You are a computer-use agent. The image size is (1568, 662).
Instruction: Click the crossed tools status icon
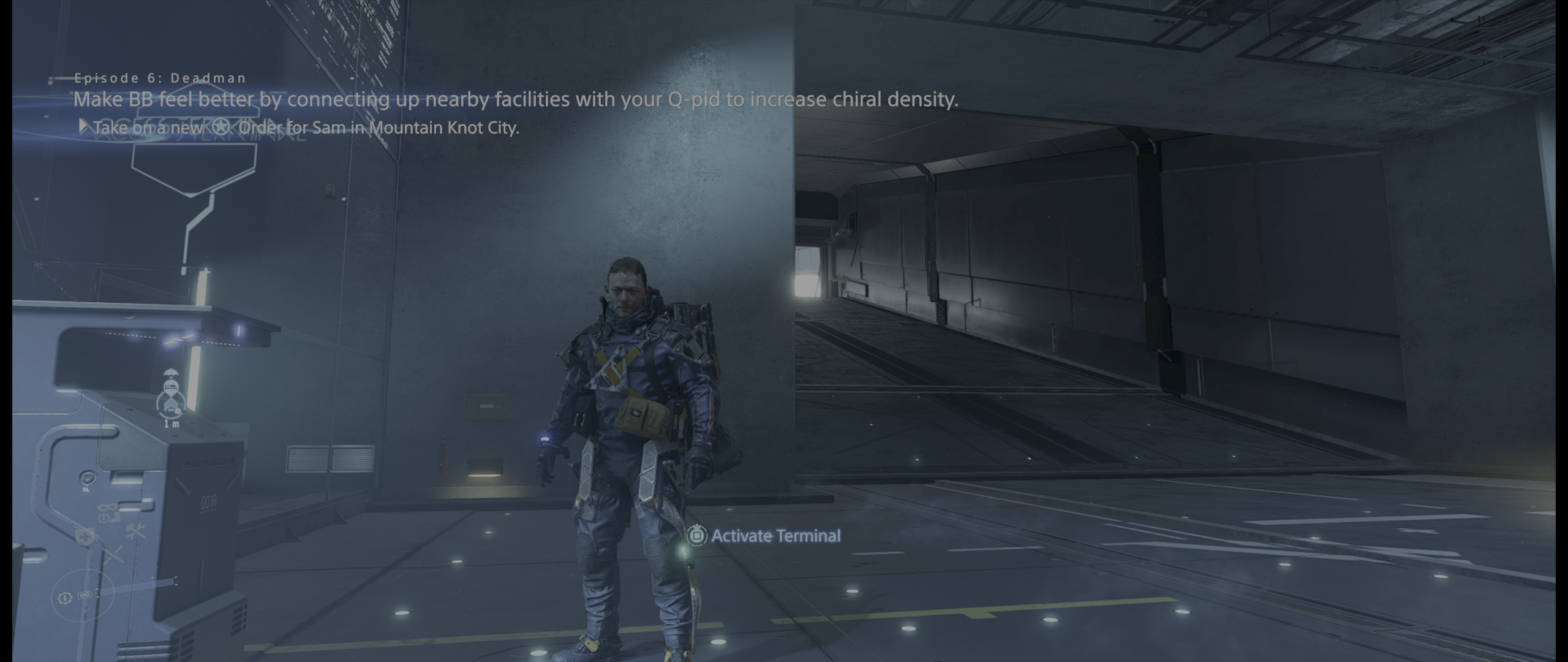[135, 532]
